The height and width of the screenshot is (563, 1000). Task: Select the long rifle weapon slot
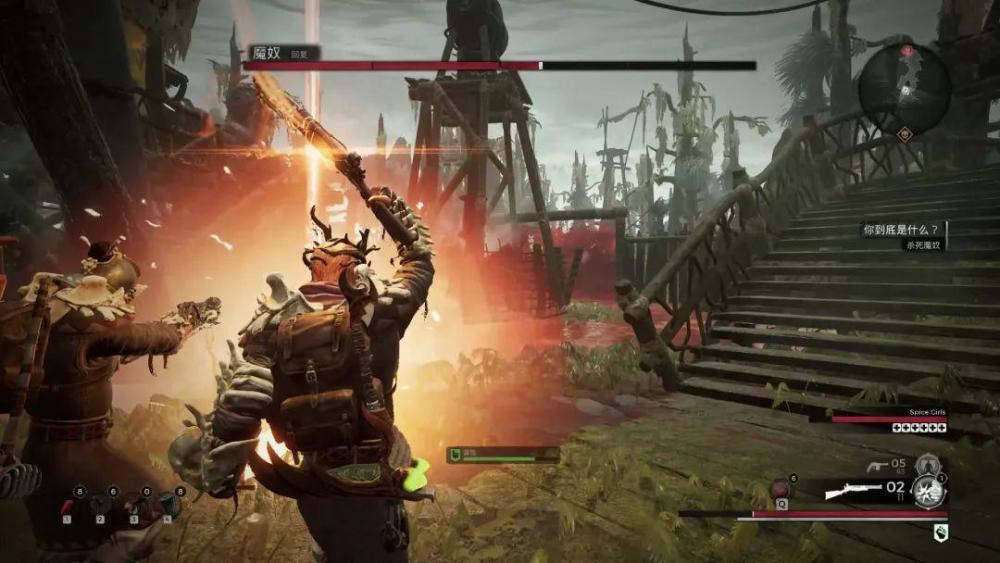click(x=852, y=491)
